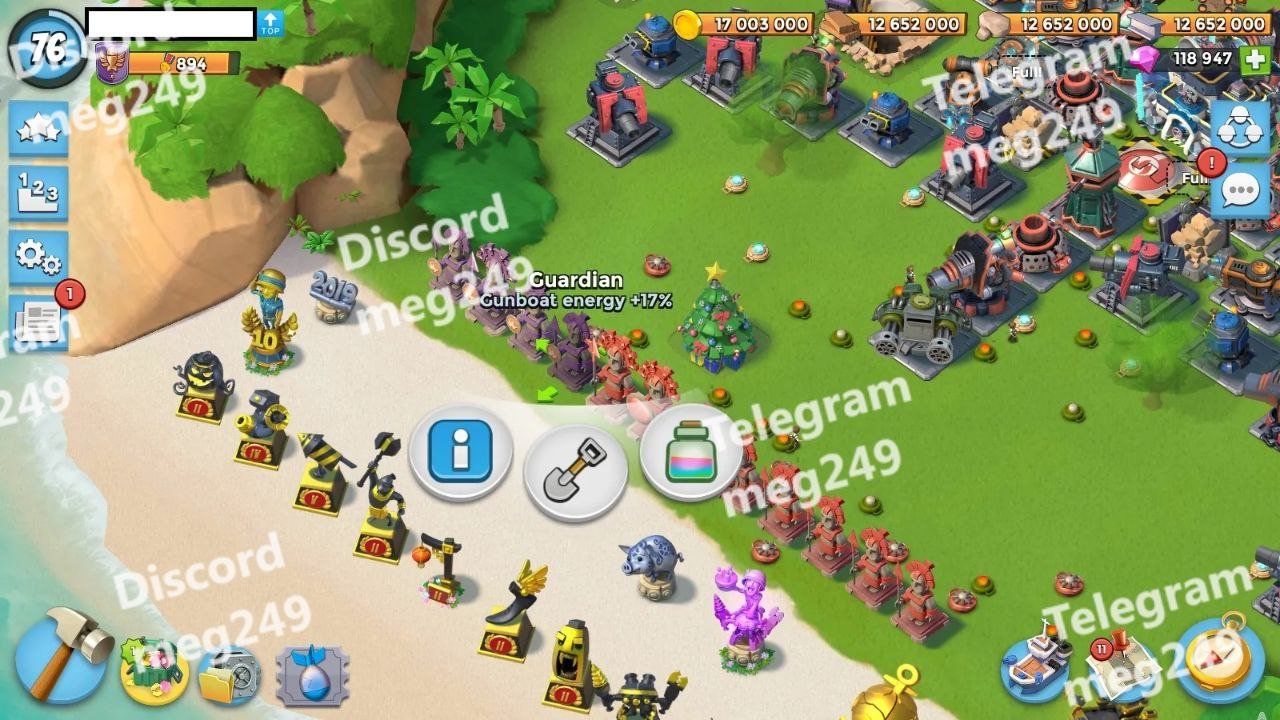Open the pinned map with 11 badge

[1121, 664]
